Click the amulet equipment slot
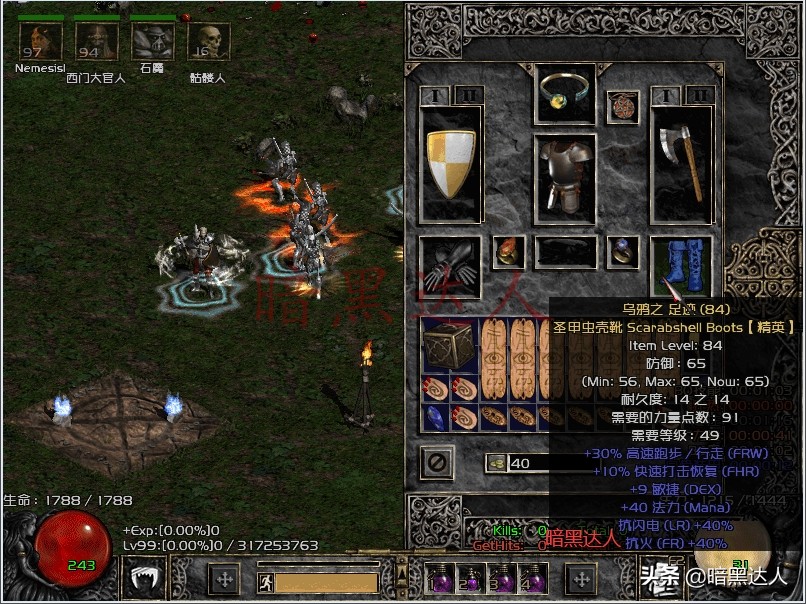The width and height of the screenshot is (806, 604). (x=623, y=105)
